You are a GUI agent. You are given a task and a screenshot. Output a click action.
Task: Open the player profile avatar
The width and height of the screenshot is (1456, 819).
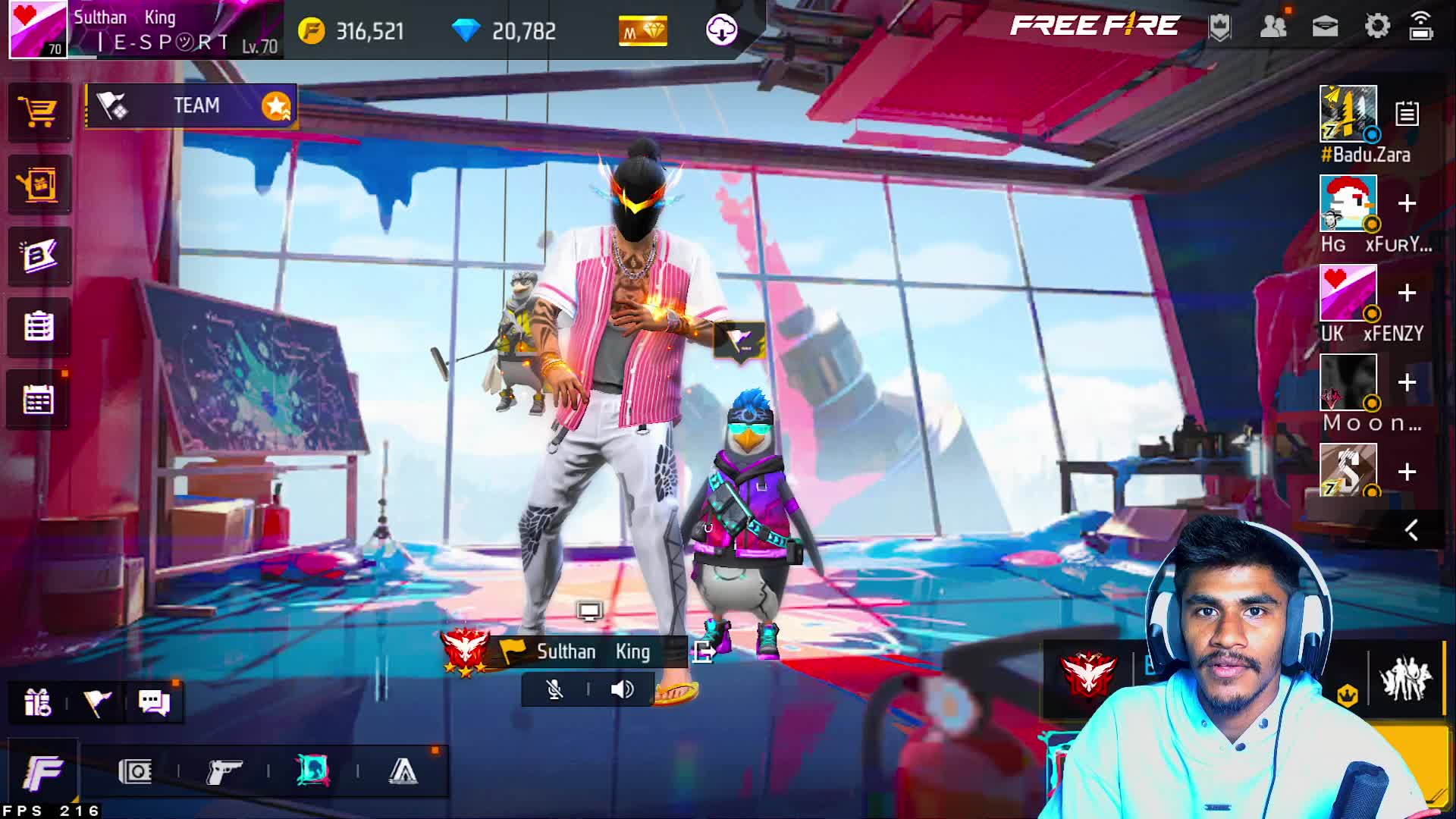pos(38,30)
